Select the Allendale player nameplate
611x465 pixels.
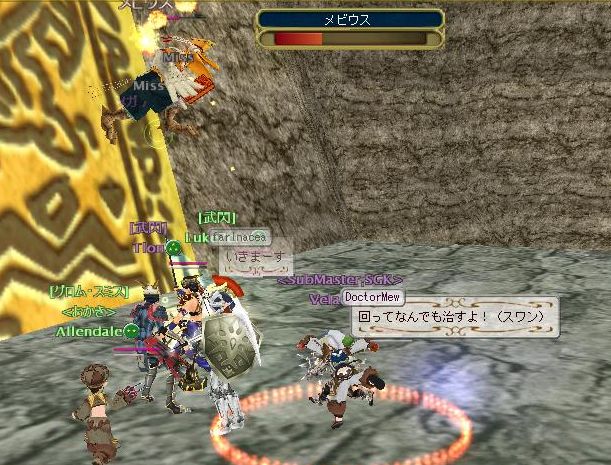(88, 331)
